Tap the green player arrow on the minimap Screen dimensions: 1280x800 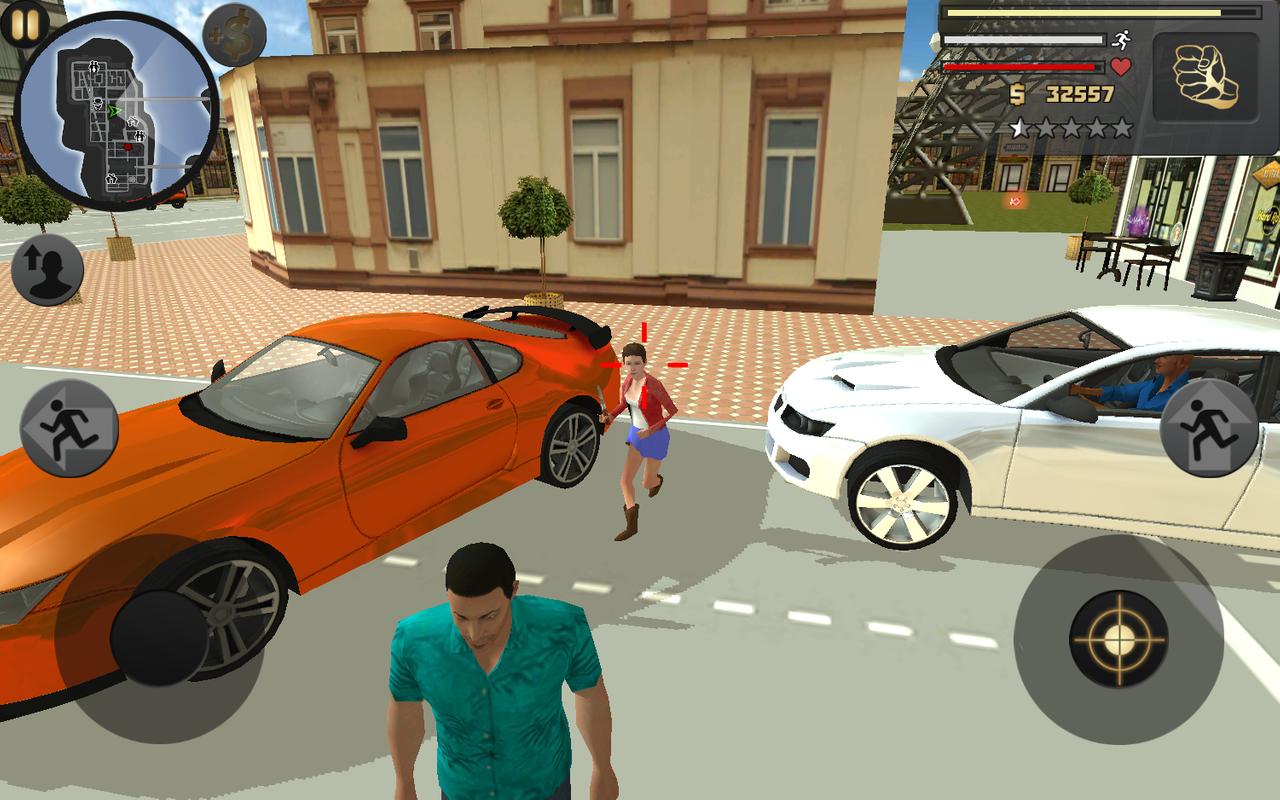114,110
